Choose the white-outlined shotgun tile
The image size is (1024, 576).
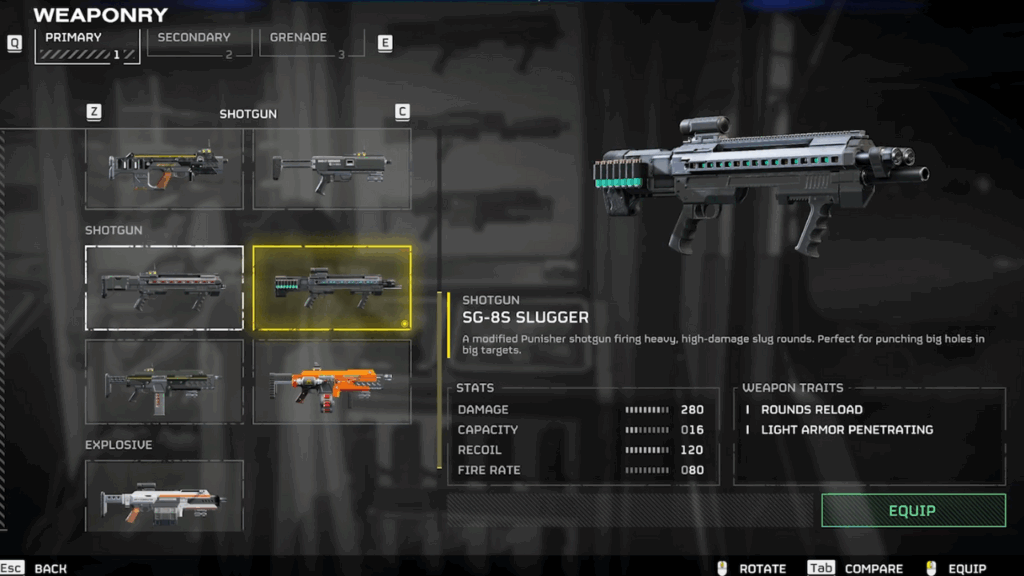164,287
